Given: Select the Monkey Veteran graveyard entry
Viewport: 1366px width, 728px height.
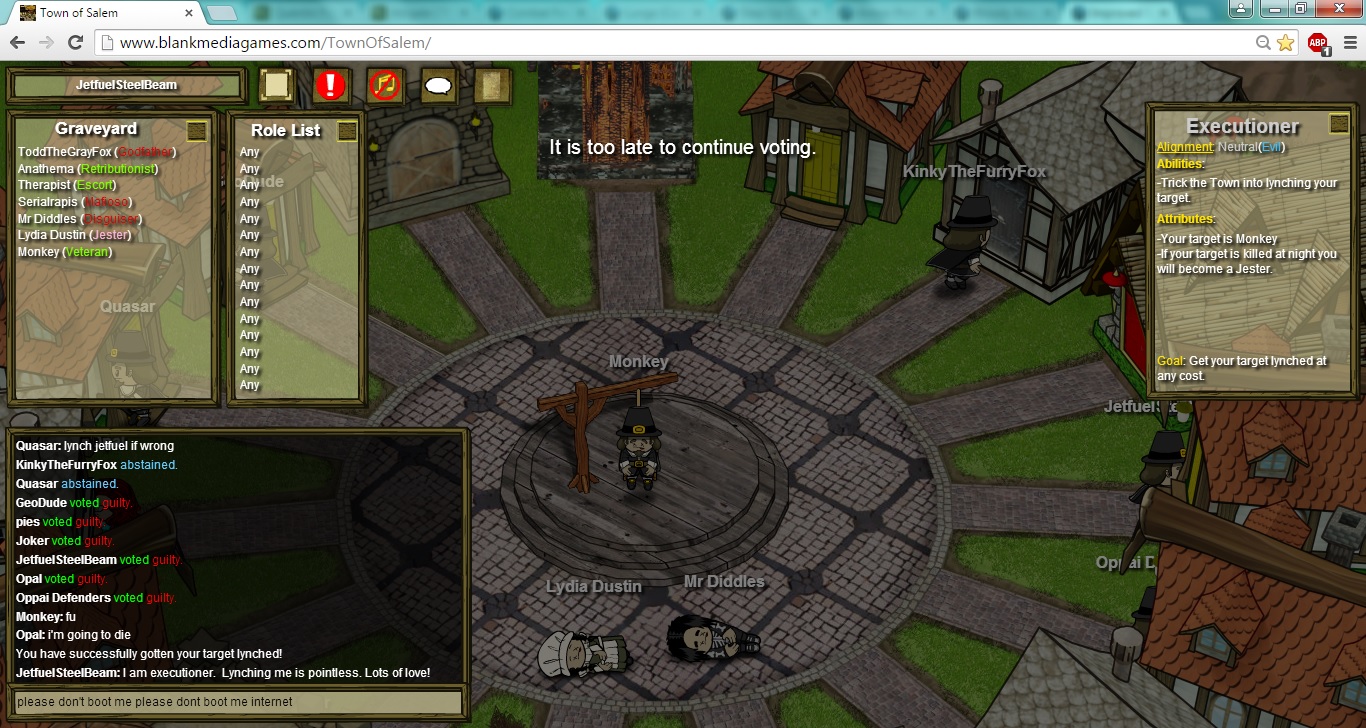Looking at the screenshot, I should (x=65, y=252).
